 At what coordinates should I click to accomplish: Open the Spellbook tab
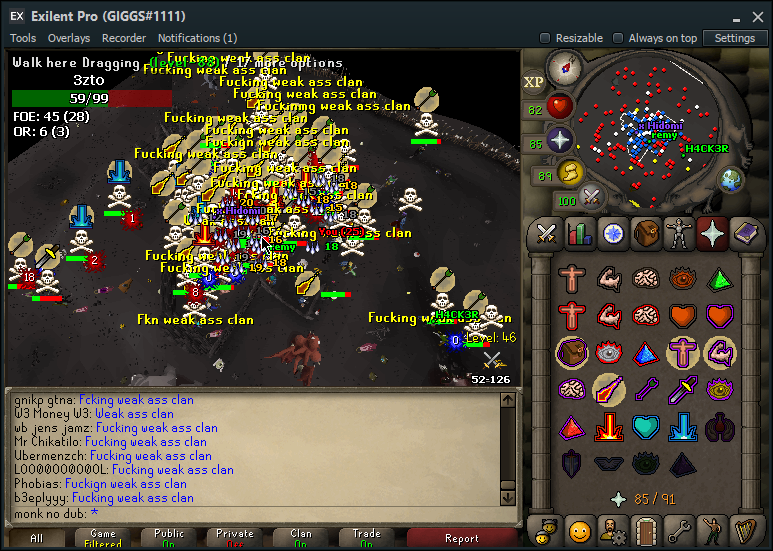tap(746, 234)
